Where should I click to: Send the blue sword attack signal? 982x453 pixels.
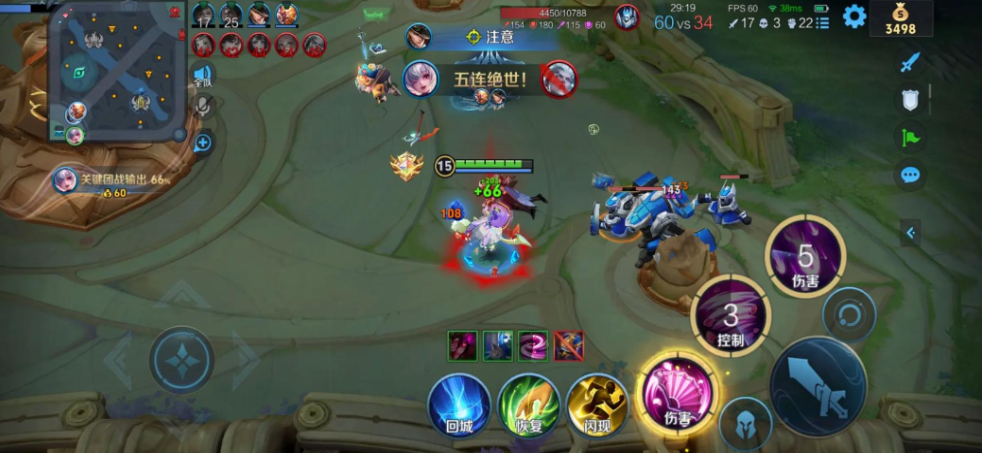click(x=909, y=63)
